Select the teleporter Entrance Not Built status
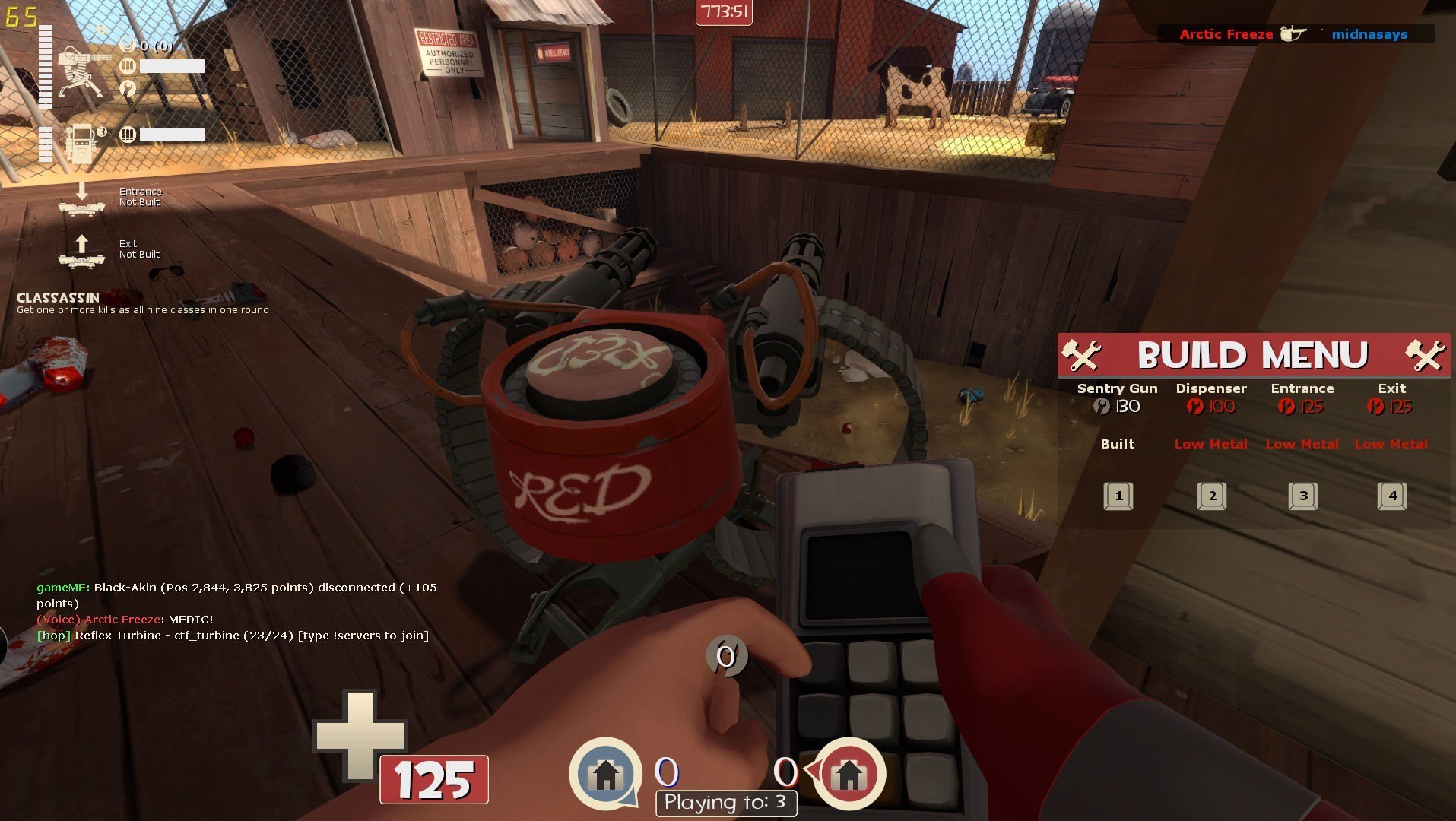 click(x=110, y=198)
